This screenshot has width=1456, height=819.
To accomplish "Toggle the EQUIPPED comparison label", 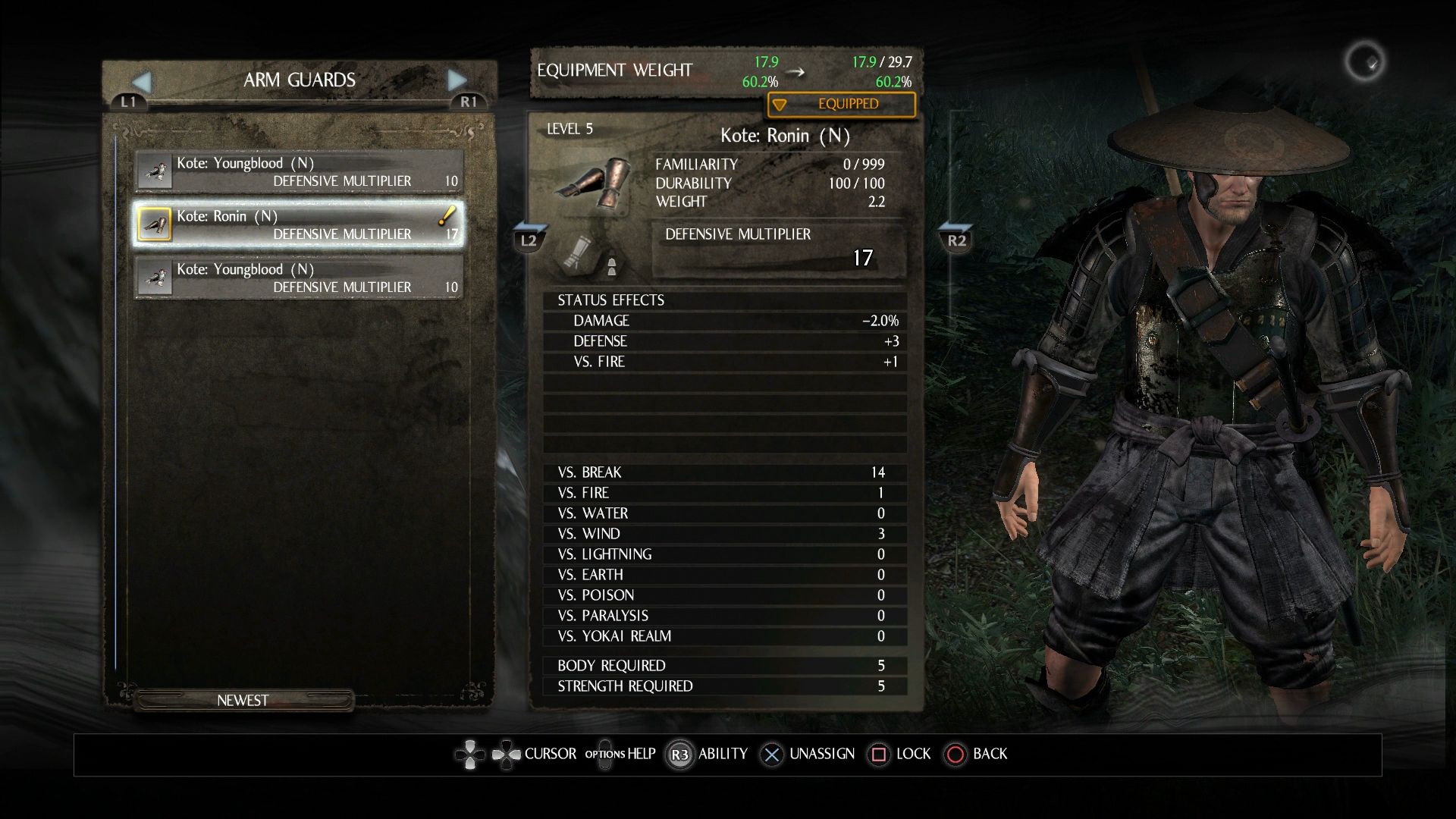I will point(841,105).
